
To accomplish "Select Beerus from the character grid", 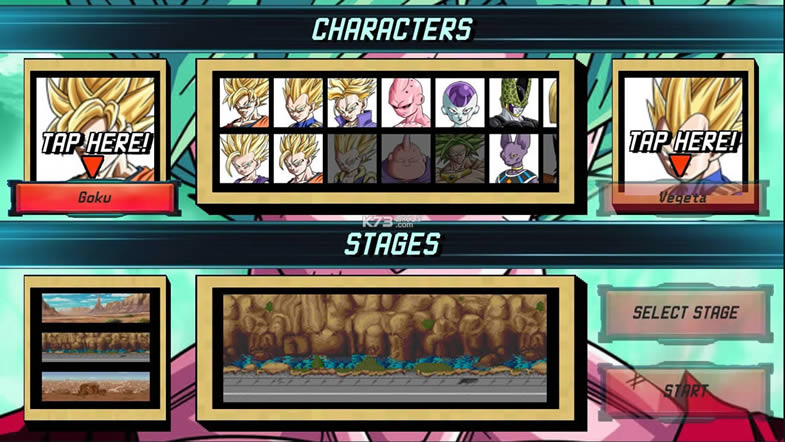I will click(x=513, y=158).
